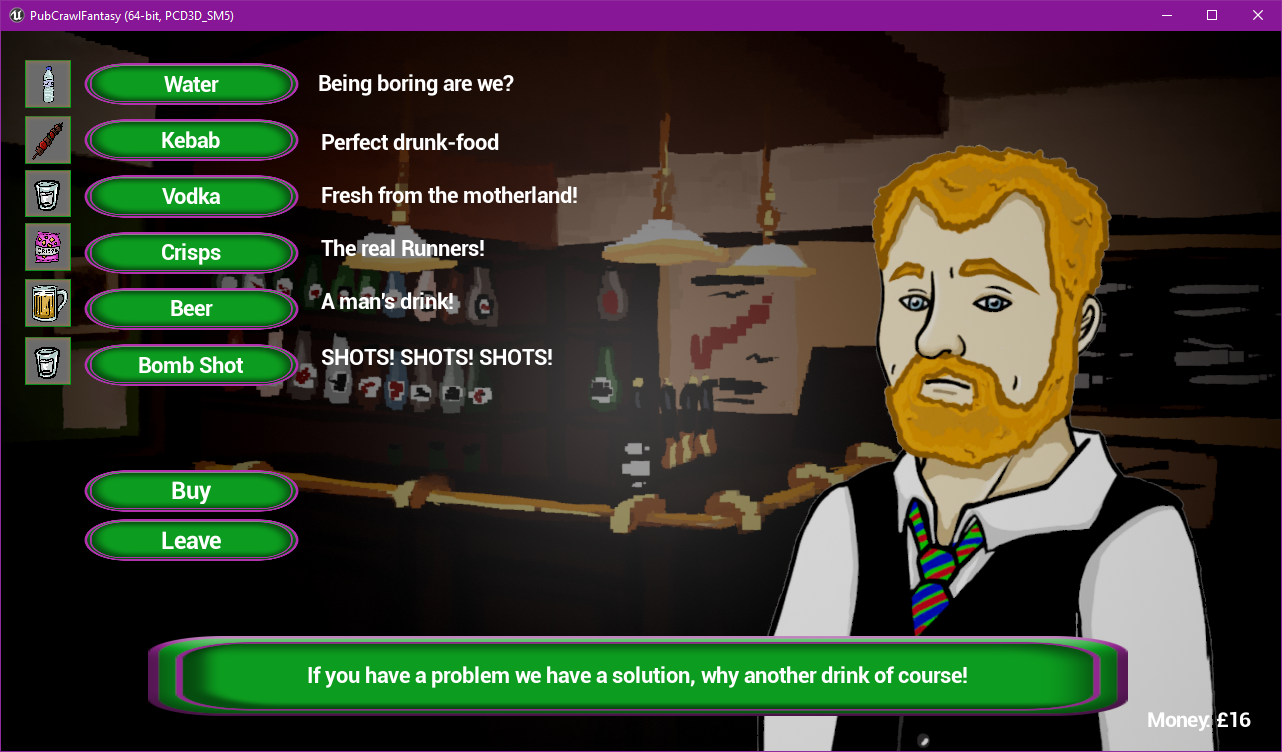1282x752 pixels.
Task: Click Leave to exit the bar
Action: tap(191, 540)
